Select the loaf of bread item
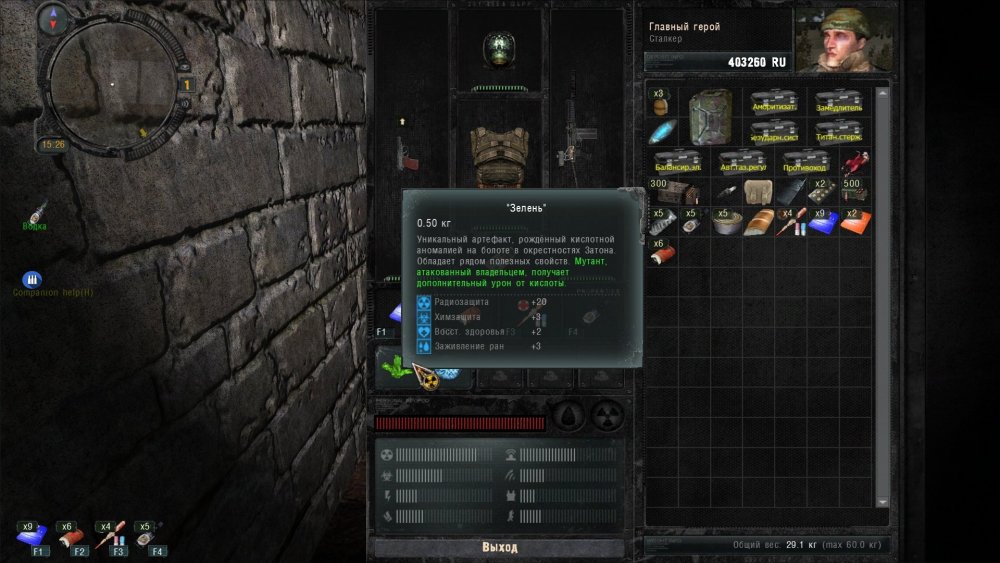Screen dimensions: 1000x563 tap(758, 222)
